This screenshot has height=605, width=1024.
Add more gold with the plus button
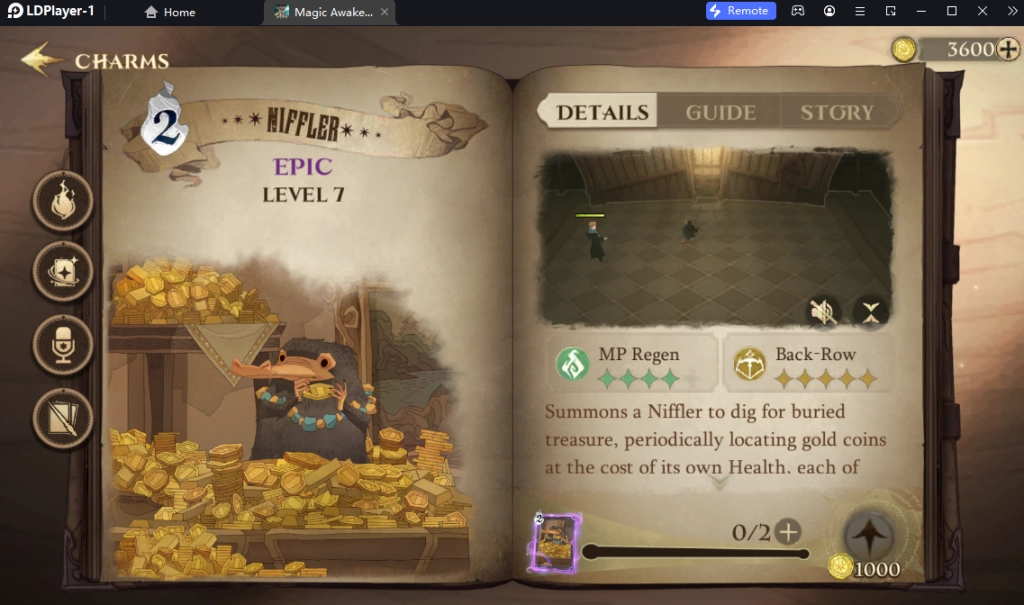point(1008,49)
